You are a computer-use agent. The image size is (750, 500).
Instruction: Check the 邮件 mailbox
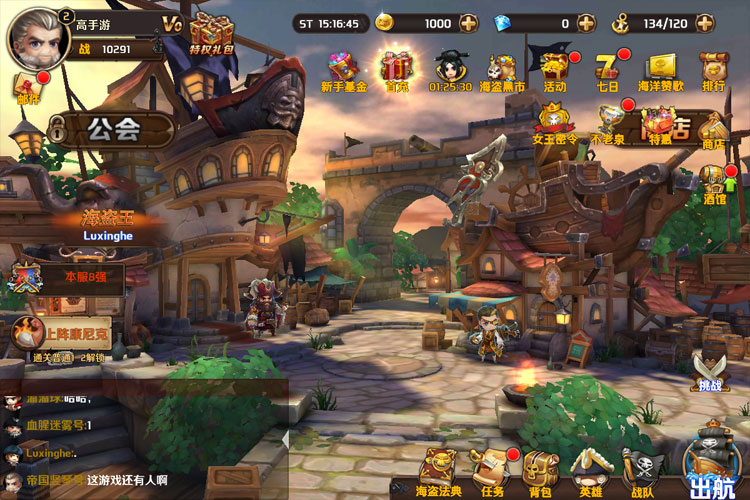tap(28, 87)
